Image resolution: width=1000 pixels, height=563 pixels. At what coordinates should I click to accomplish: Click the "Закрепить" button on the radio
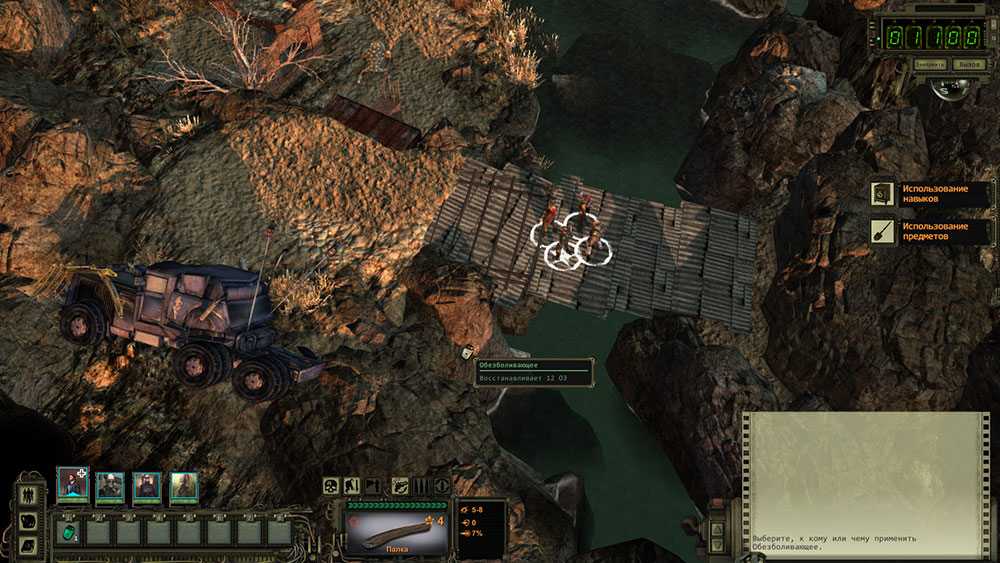point(930,64)
